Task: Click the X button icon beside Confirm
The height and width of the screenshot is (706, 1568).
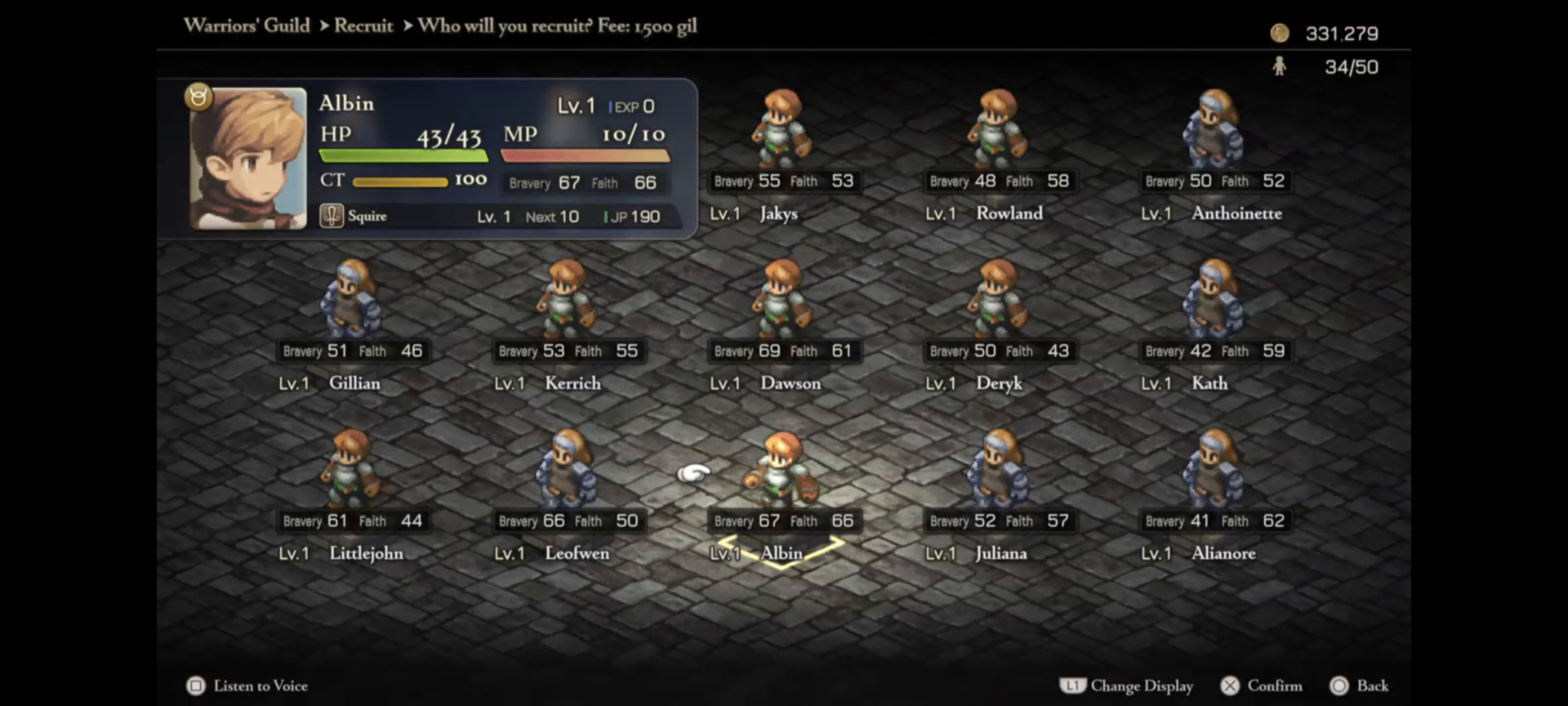Action: [1230, 686]
